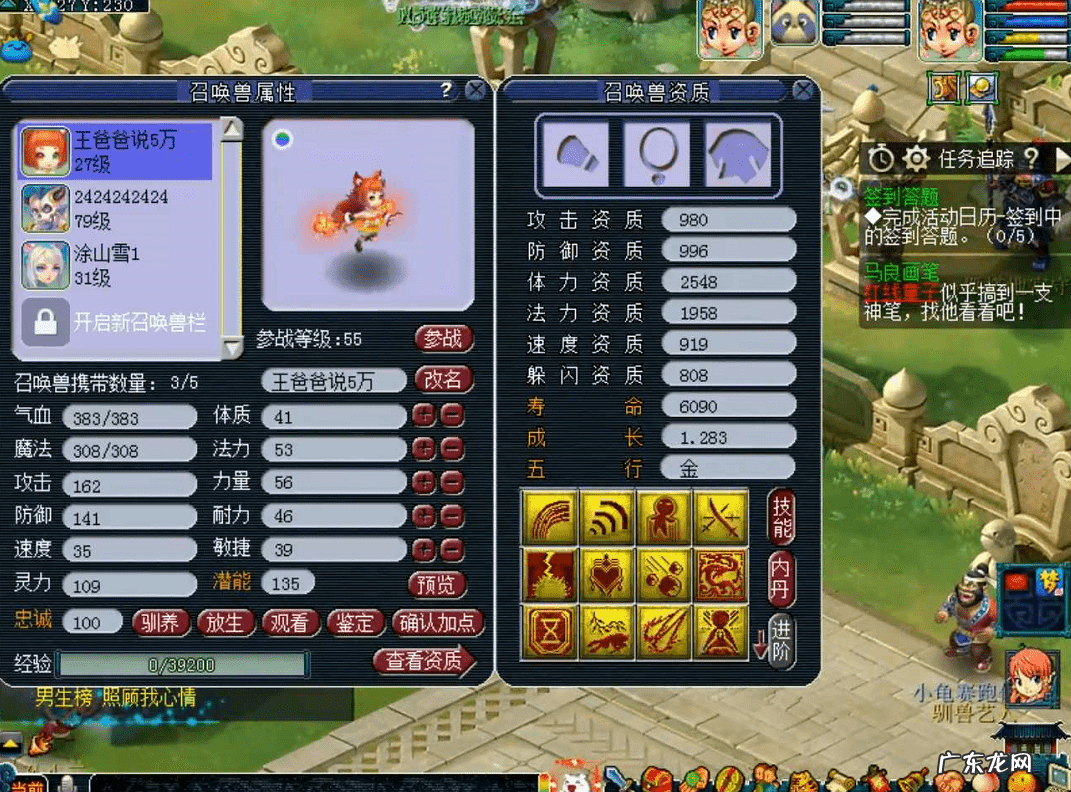Close the 召唤兽资质 panel
The image size is (1071, 792).
click(x=803, y=91)
